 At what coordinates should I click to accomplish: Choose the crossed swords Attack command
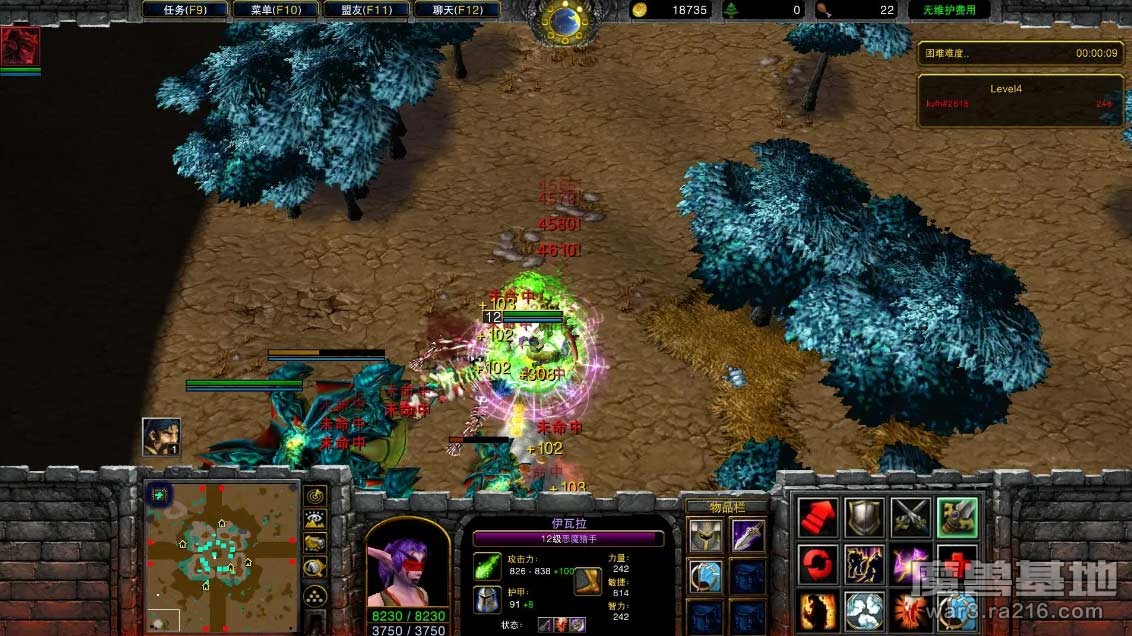(x=911, y=518)
